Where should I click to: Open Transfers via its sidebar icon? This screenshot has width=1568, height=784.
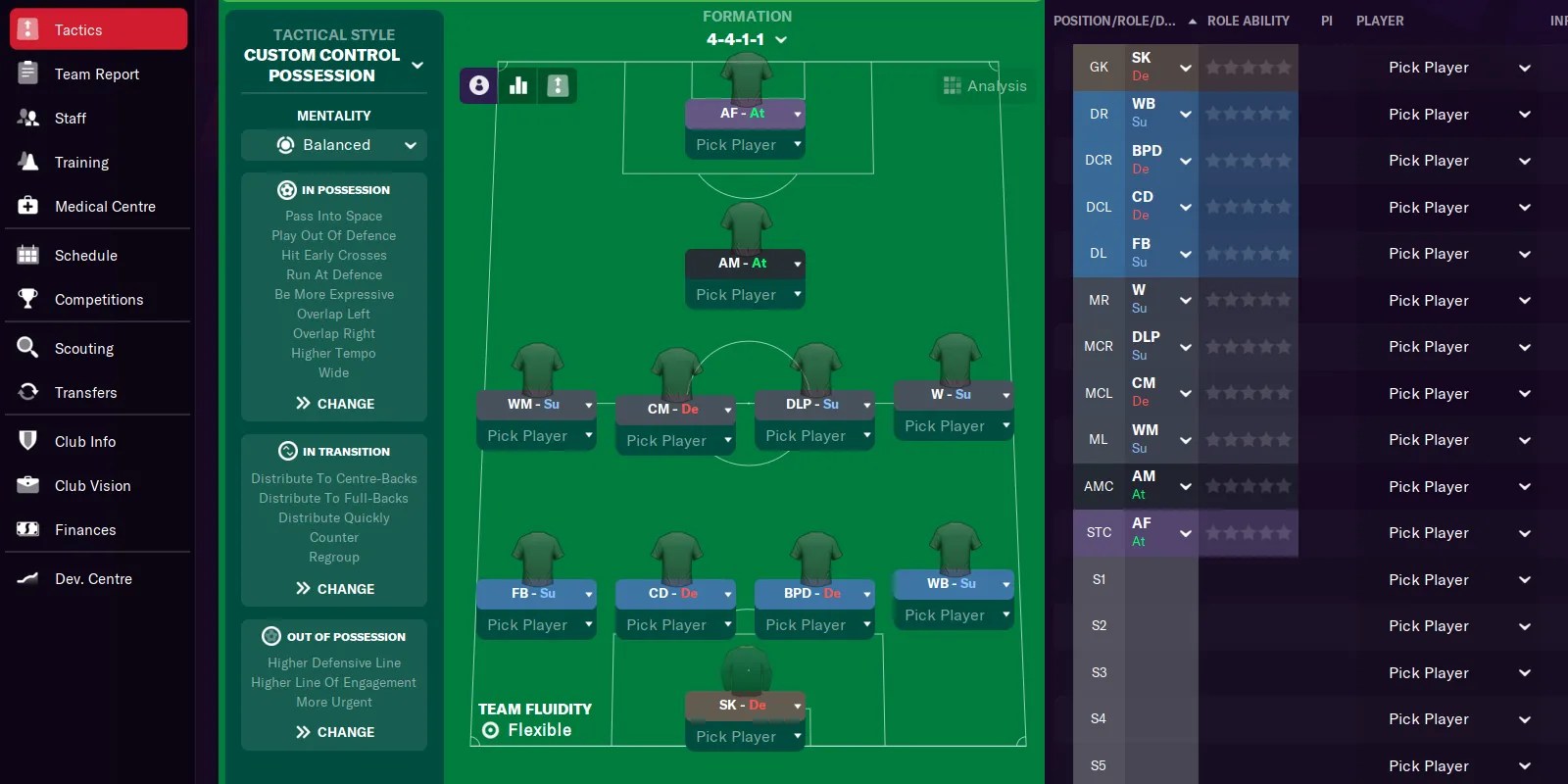click(x=27, y=392)
